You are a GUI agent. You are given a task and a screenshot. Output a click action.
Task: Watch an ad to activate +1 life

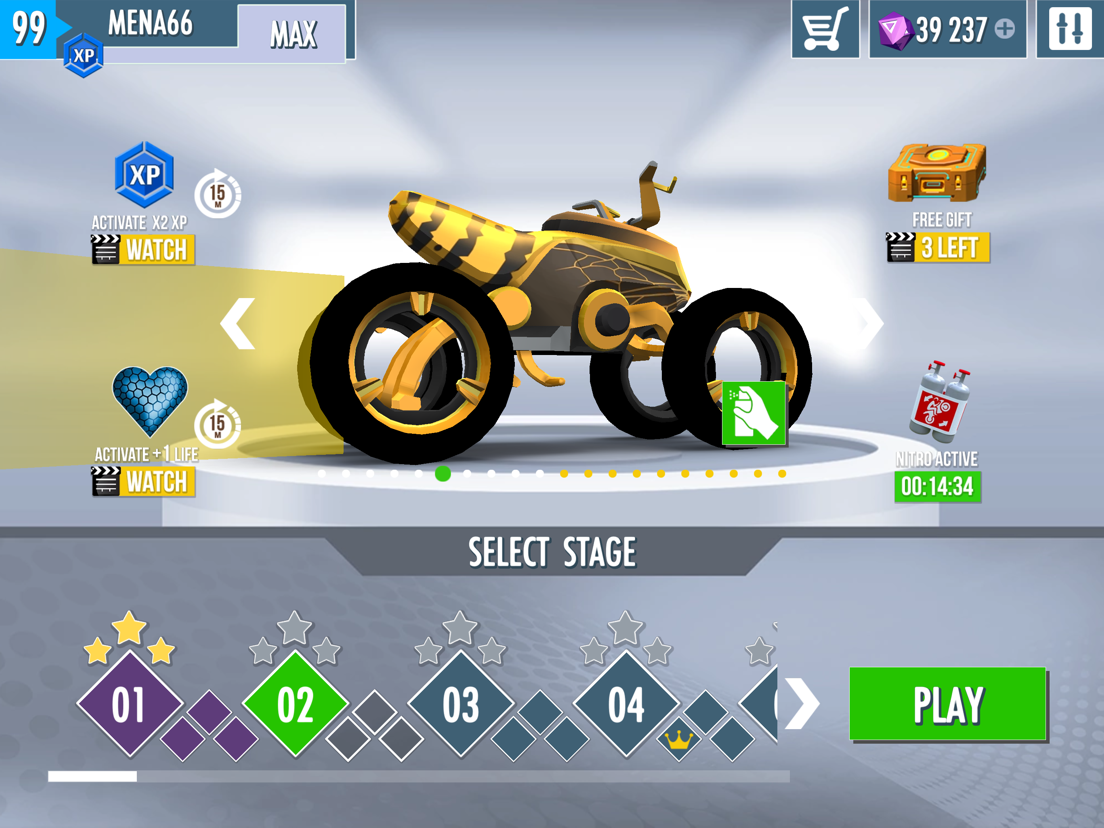pyautogui.click(x=143, y=482)
